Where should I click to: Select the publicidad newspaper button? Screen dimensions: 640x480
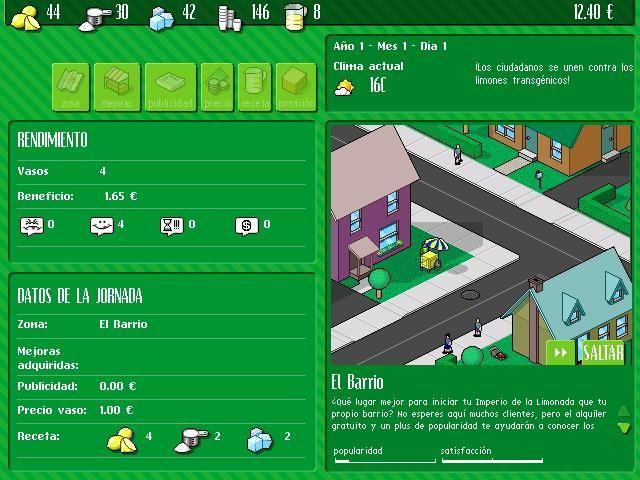pyautogui.click(x=170, y=86)
